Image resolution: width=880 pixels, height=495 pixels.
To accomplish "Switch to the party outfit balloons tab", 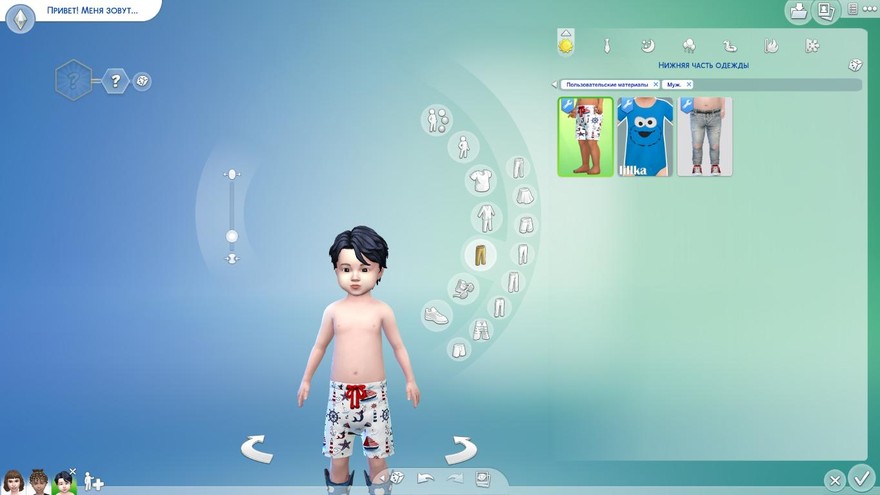I will pyautogui.click(x=689, y=45).
